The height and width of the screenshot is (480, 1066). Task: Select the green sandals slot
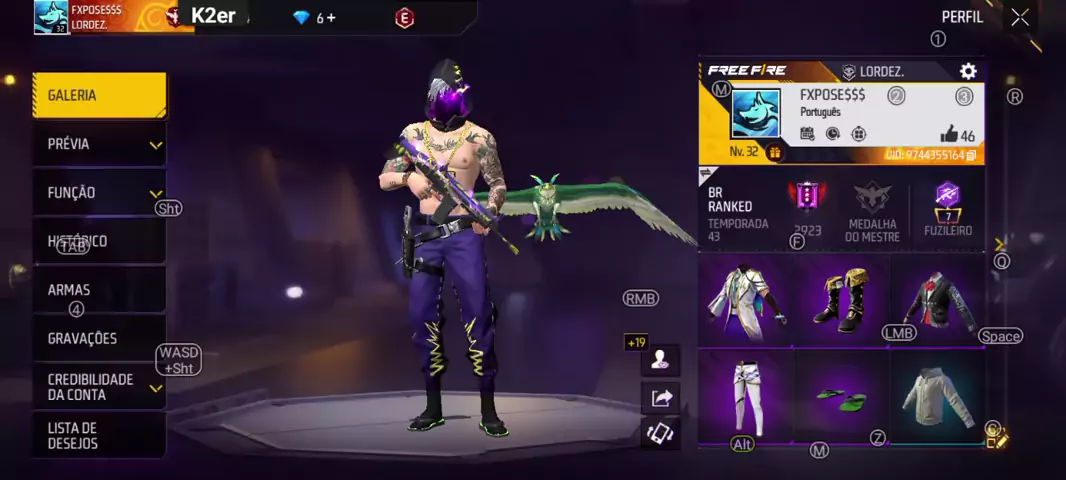click(x=840, y=396)
